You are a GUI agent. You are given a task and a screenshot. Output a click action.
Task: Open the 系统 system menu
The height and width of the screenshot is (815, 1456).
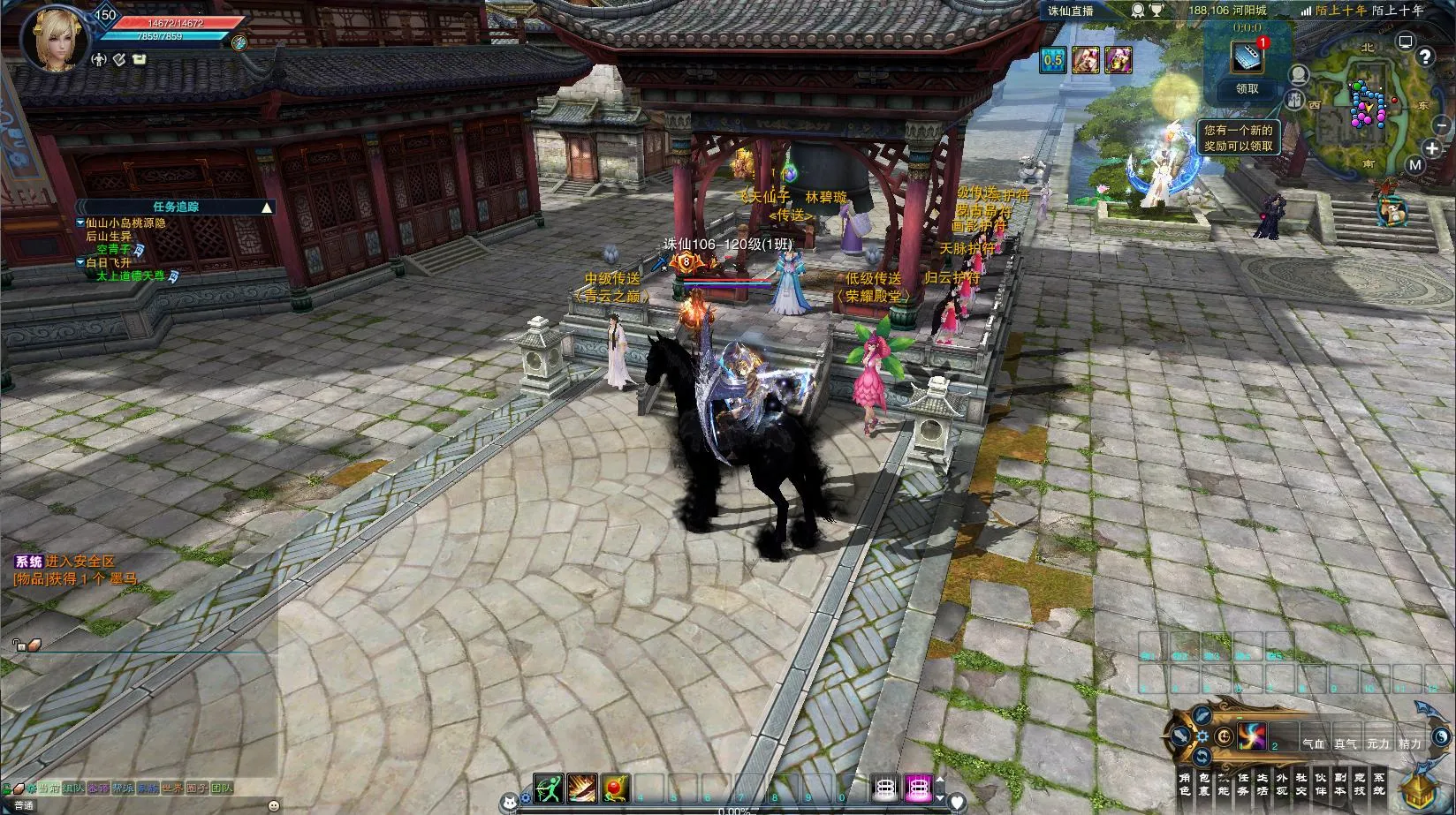(x=1379, y=783)
